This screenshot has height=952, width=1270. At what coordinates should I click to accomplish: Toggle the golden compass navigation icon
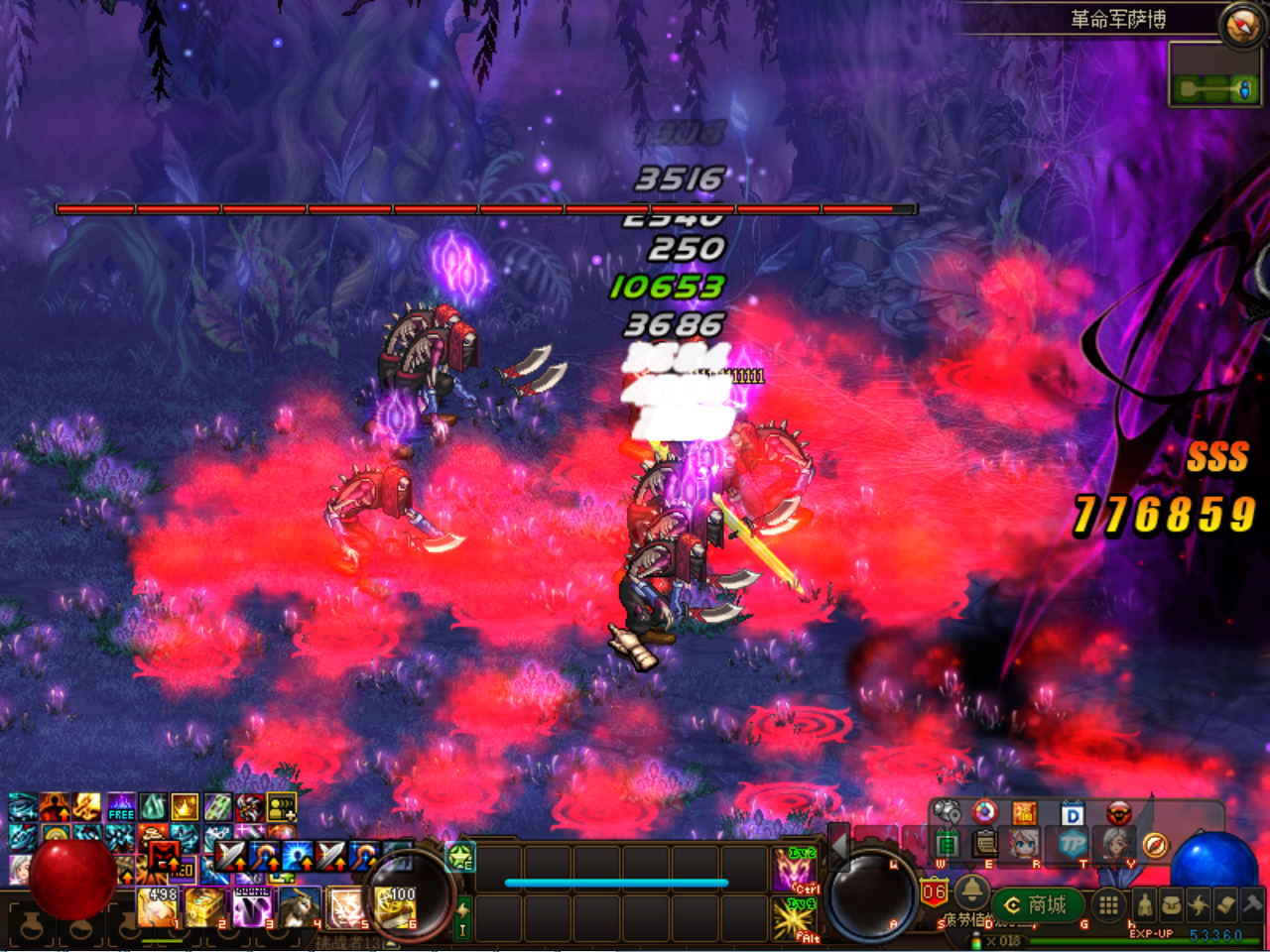click(x=1156, y=845)
